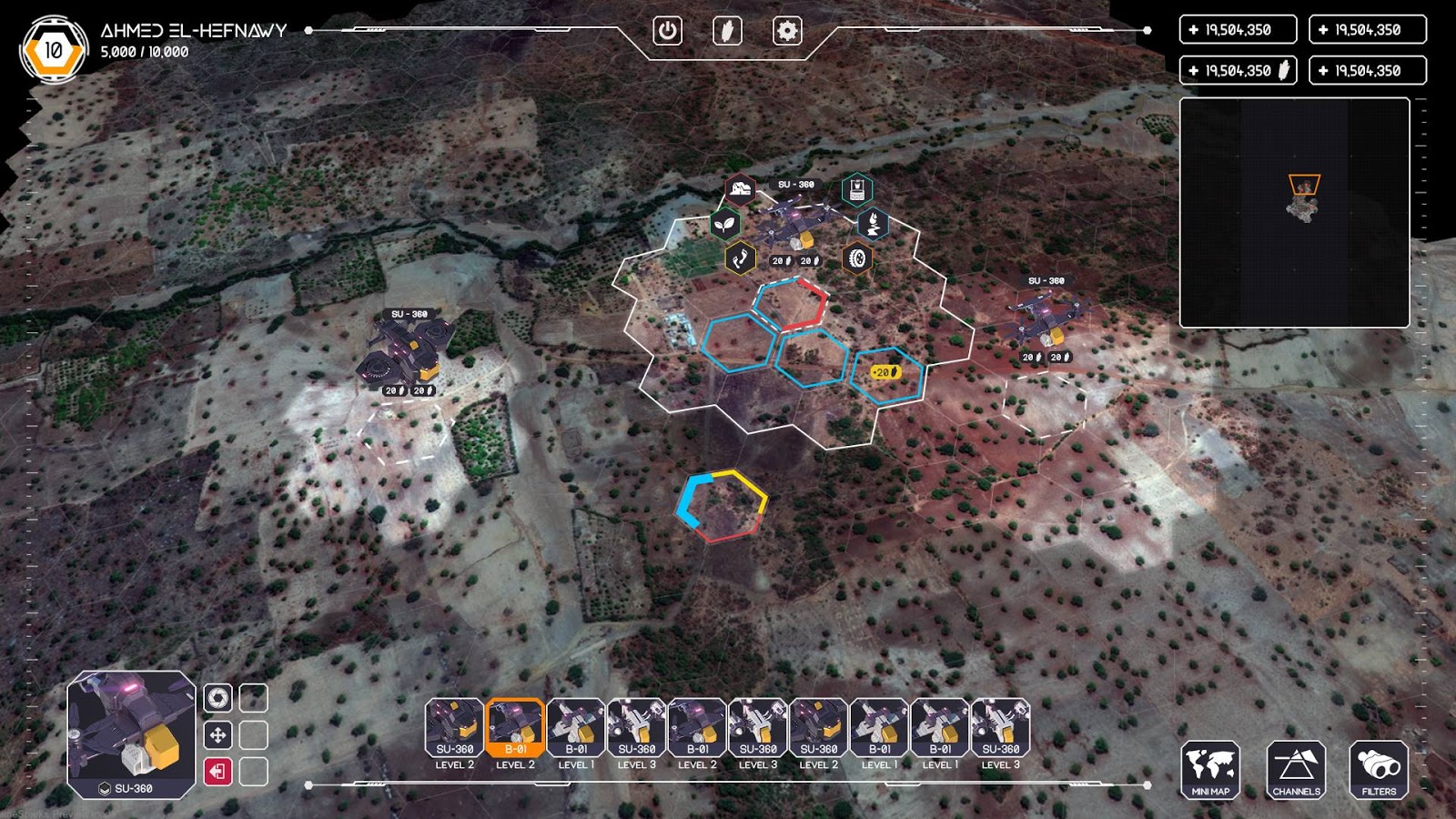This screenshot has height=819, width=1456.
Task: Choose the tire wheel hexagon icon
Action: [x=856, y=259]
